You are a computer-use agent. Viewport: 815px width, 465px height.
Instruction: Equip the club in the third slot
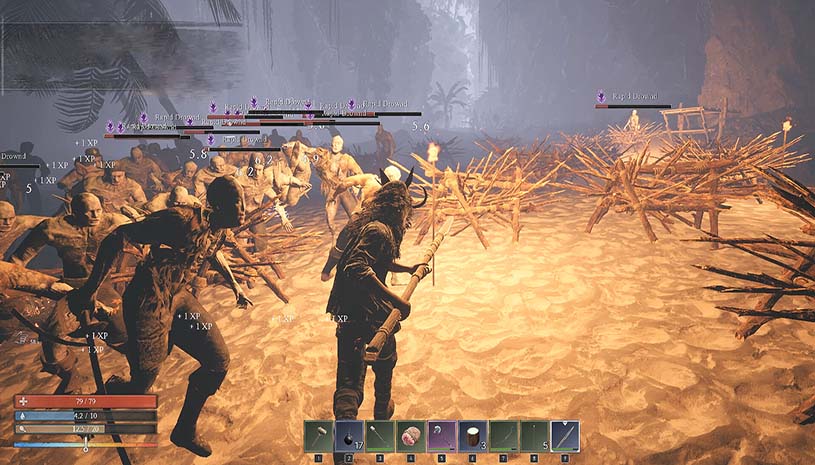pyautogui.click(x=380, y=435)
